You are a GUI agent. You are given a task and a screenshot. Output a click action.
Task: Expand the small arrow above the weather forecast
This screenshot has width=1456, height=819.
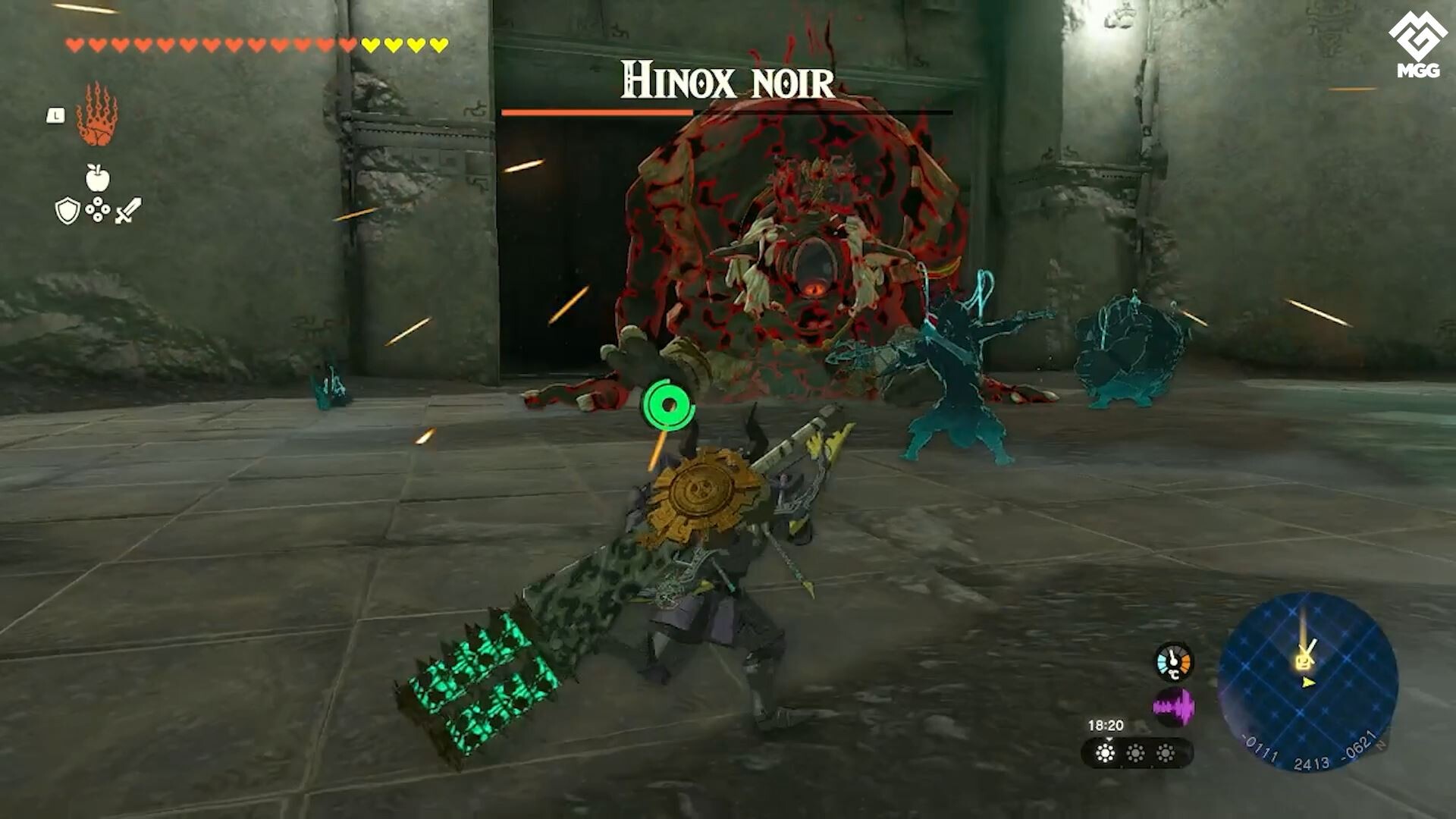[1109, 739]
